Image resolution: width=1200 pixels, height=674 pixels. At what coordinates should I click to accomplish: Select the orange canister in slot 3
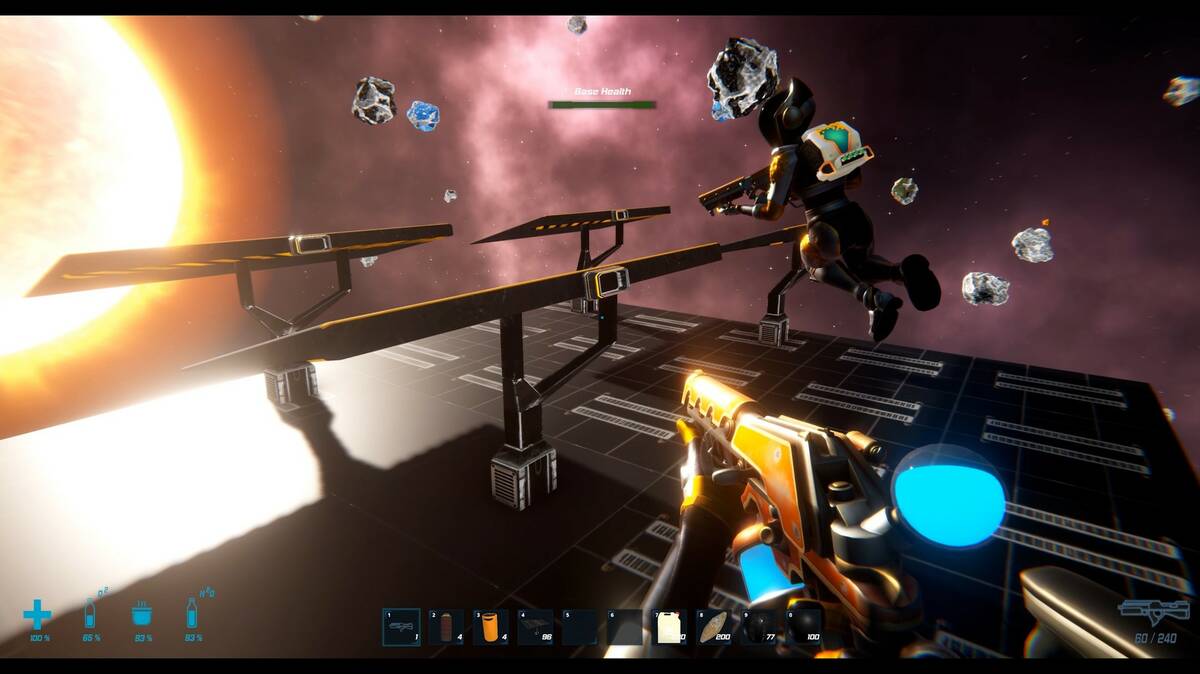pyautogui.click(x=491, y=627)
